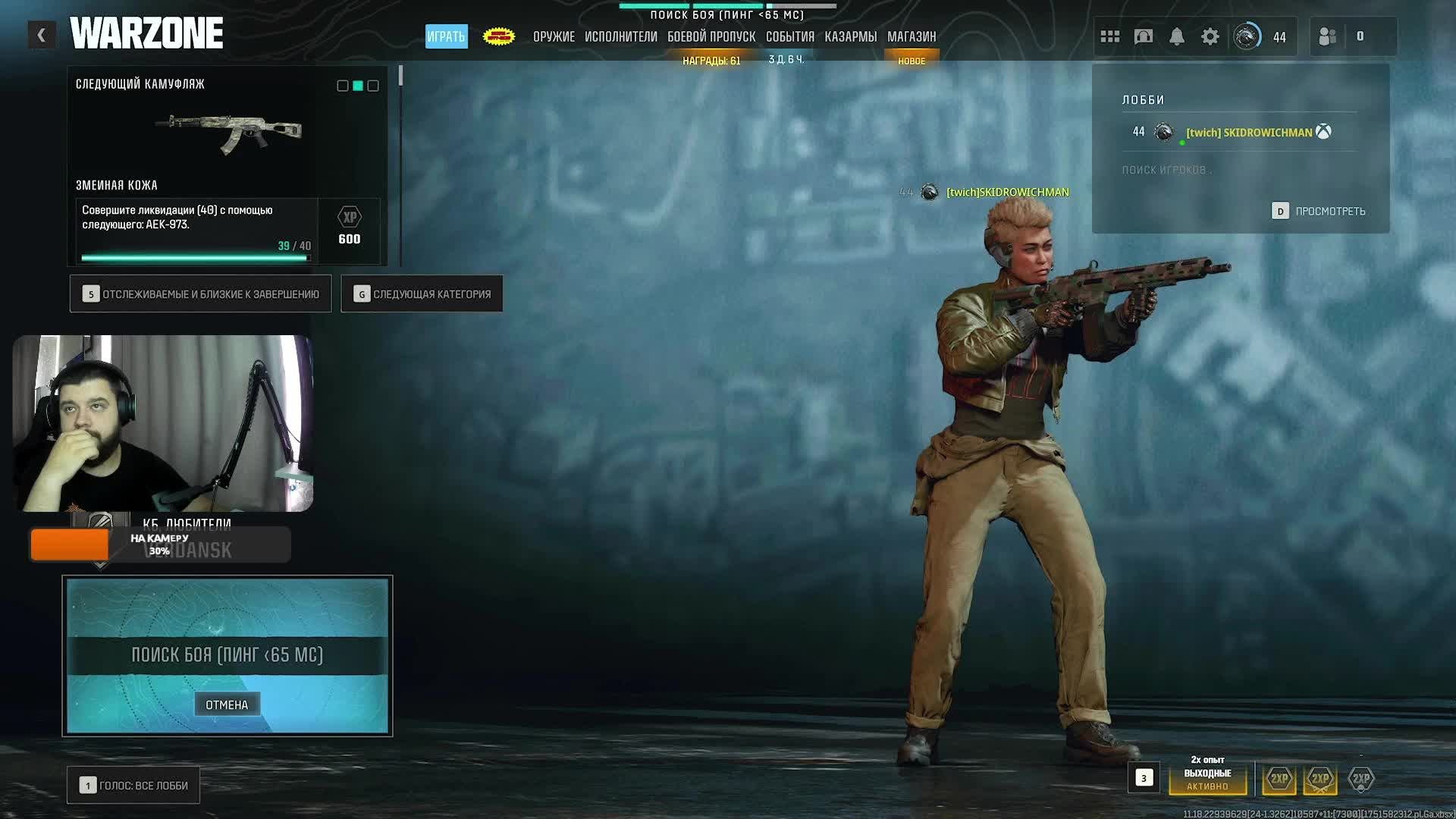
Task: Open the ГОЛОС: ВСЕ ЛОББИ voice setting
Action: pos(133,786)
